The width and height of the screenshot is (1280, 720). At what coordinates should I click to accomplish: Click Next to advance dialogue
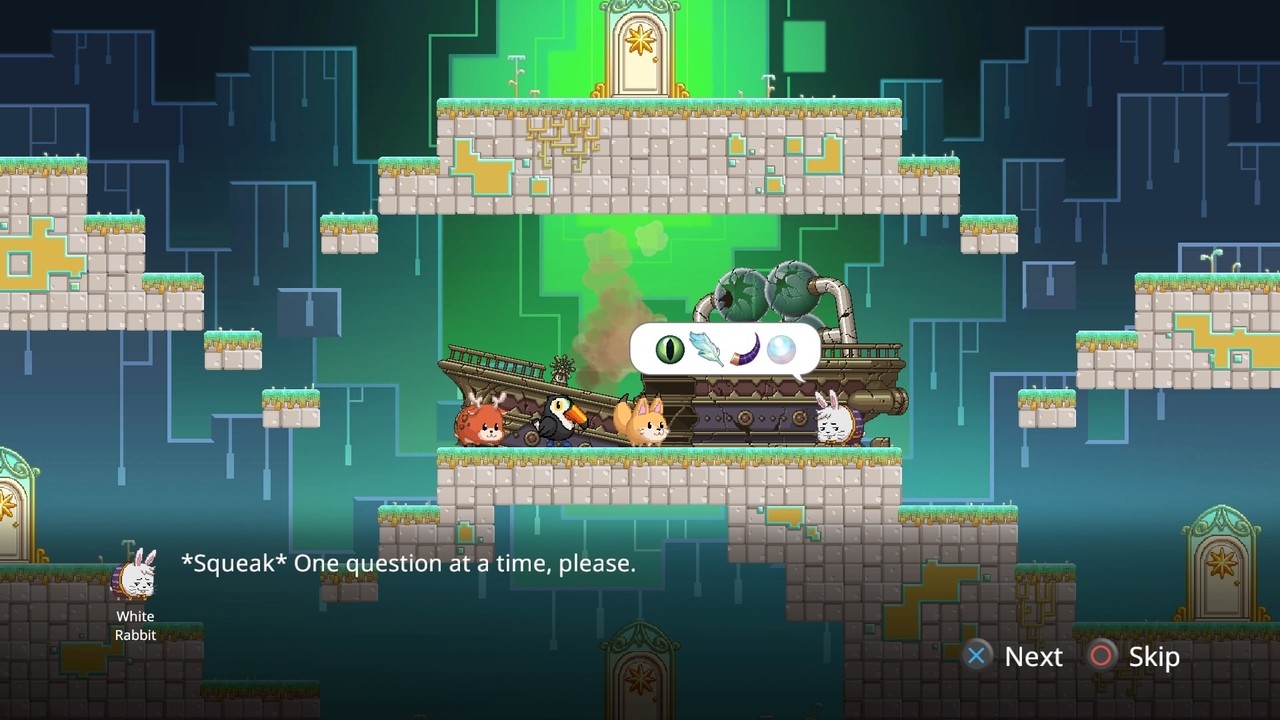(1033, 656)
